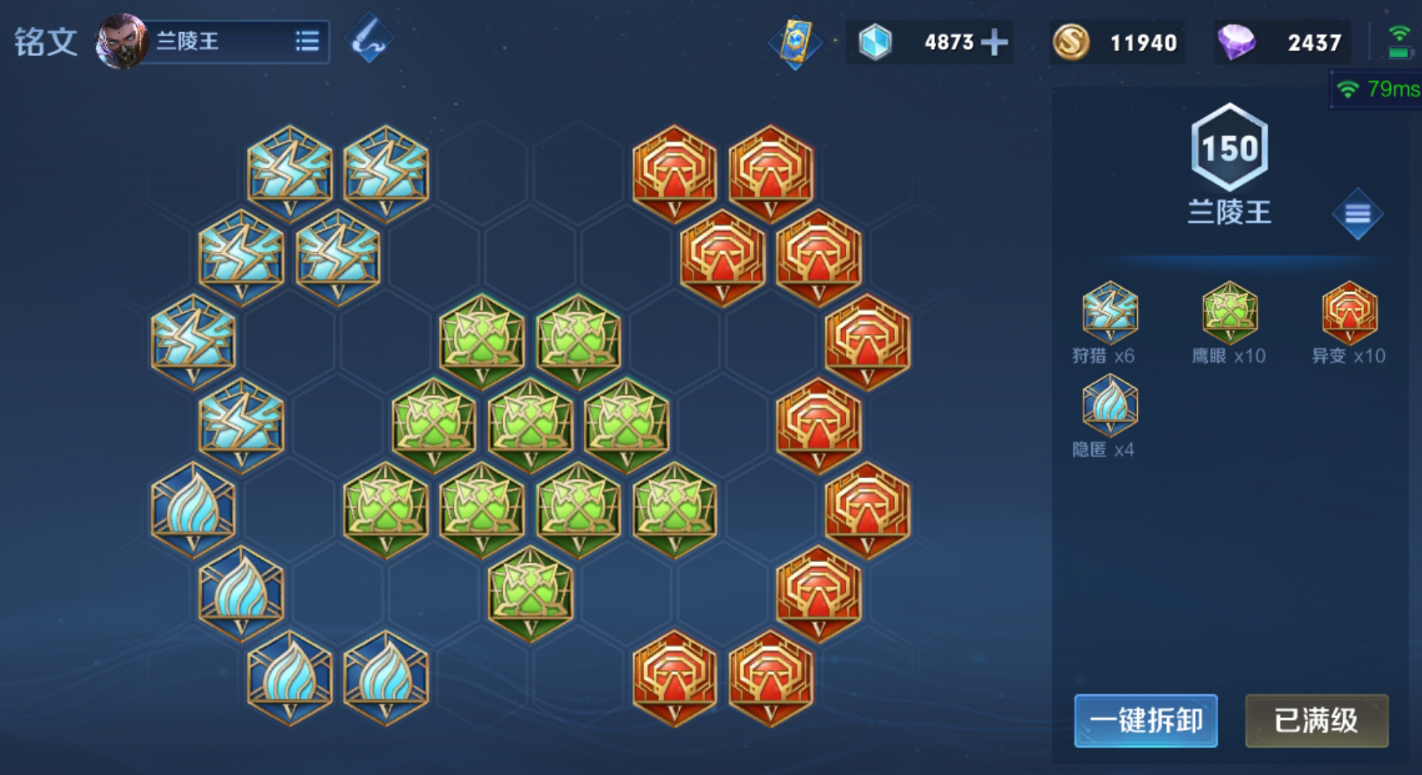1422x775 pixels.
Task: Open the 兰陵王 rune page dropdown
Action: pyautogui.click(x=307, y=42)
